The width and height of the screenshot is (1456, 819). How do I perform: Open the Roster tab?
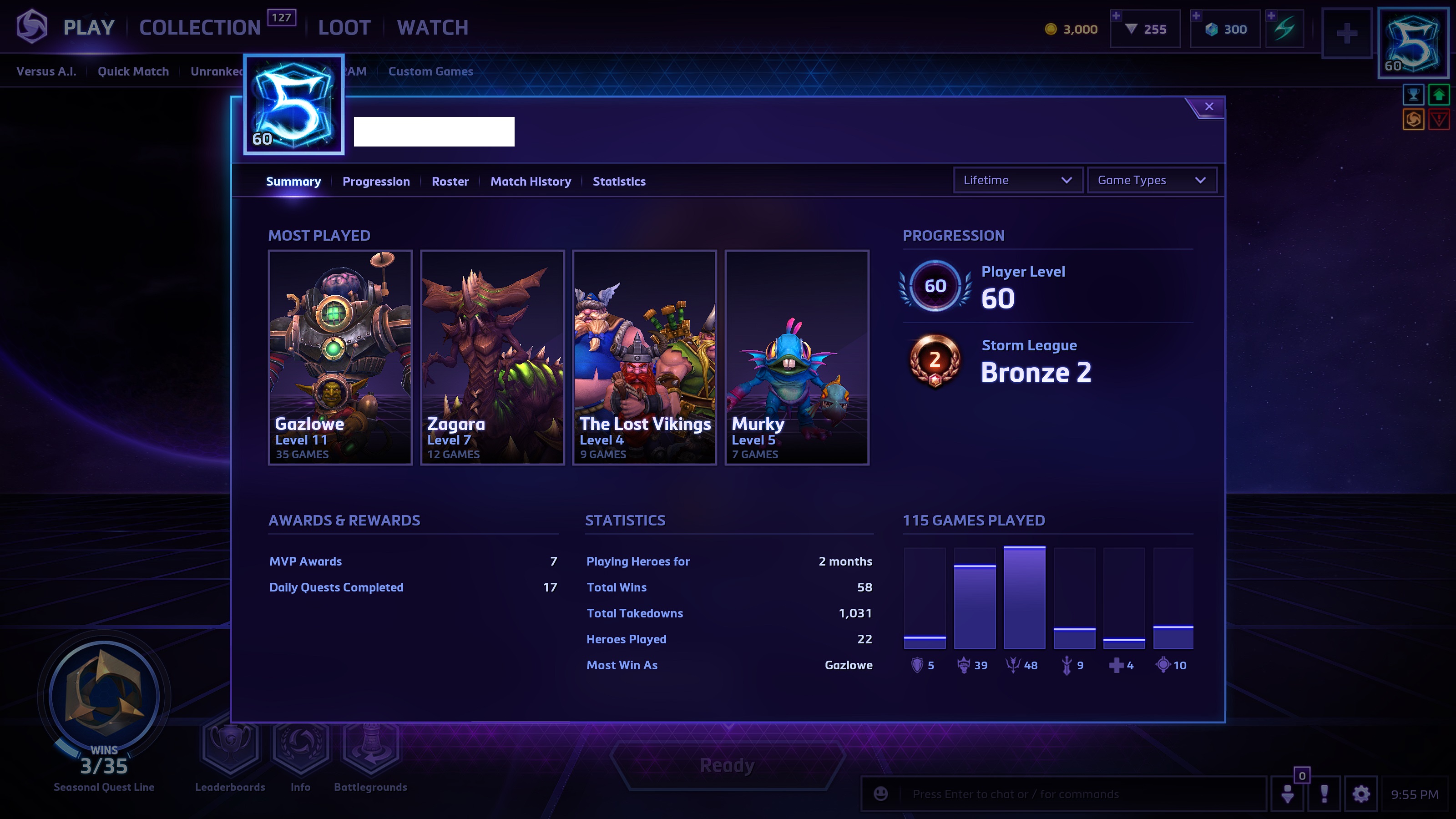450,182
